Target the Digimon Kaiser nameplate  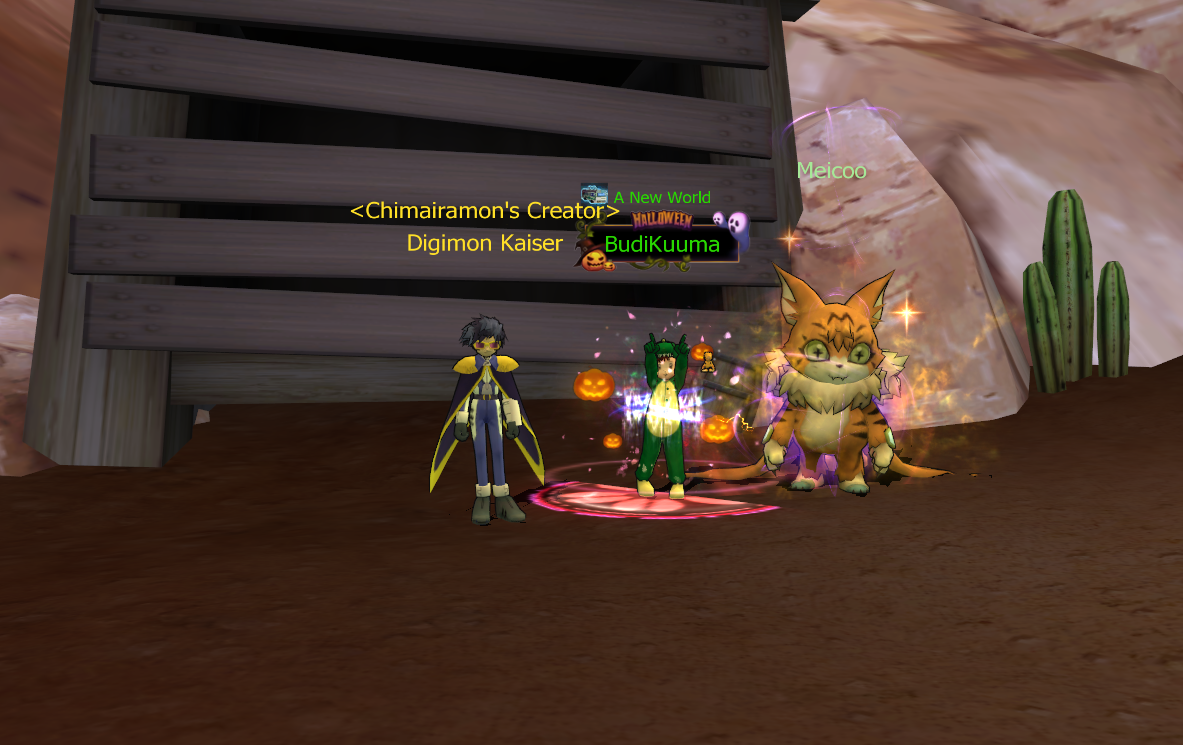(484, 243)
